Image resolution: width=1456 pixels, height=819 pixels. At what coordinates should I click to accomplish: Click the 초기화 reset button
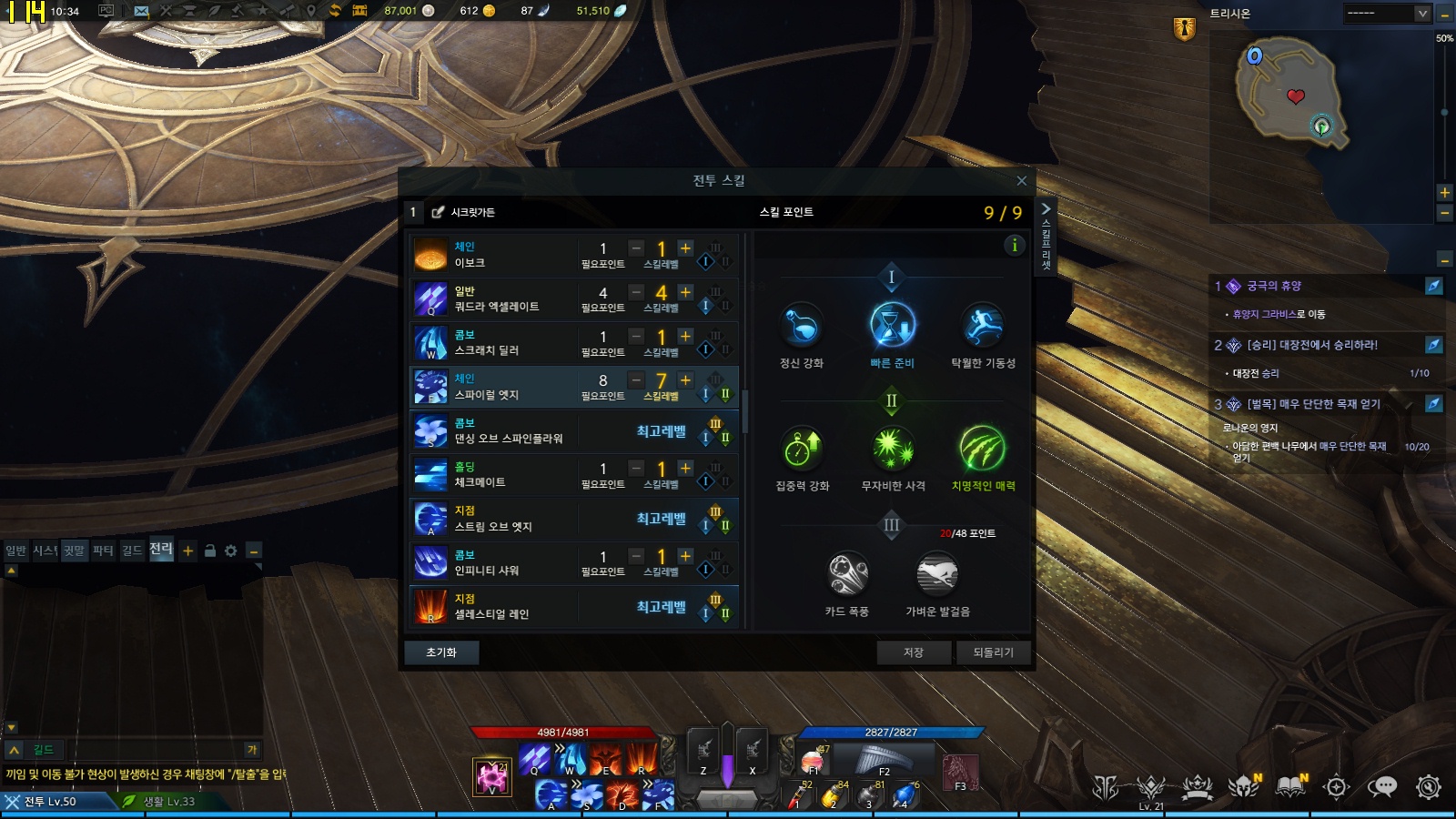441,652
